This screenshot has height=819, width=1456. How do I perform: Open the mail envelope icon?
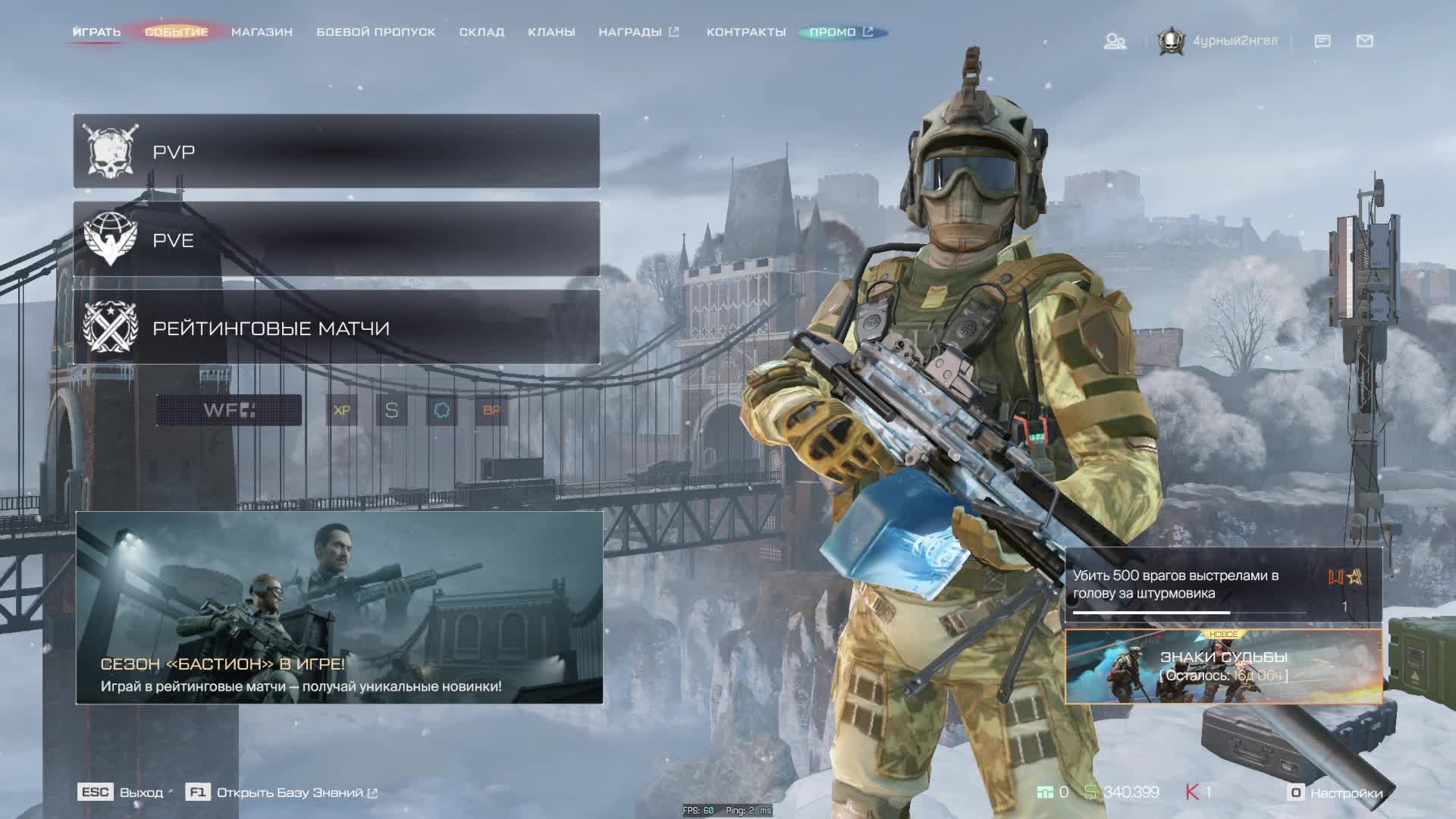coord(1364,41)
